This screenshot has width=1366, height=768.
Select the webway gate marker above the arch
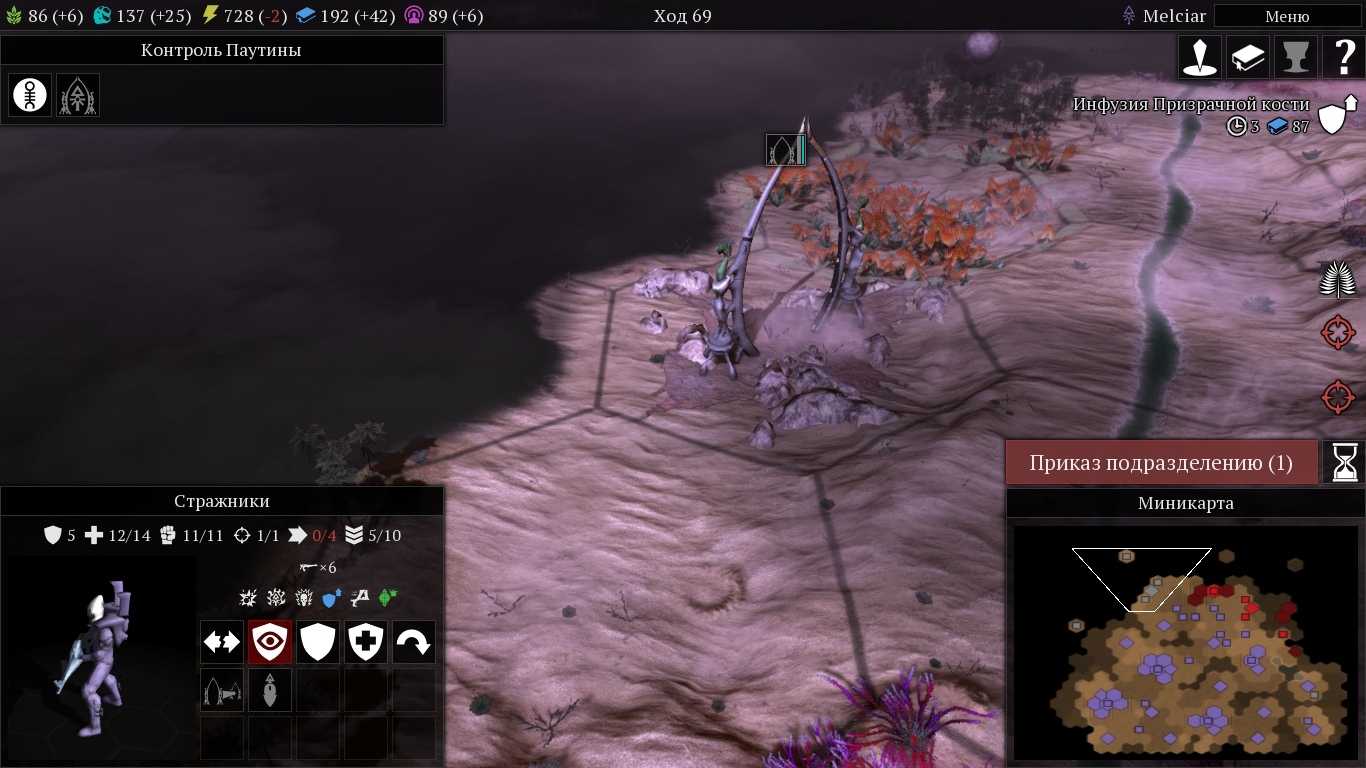click(x=785, y=150)
